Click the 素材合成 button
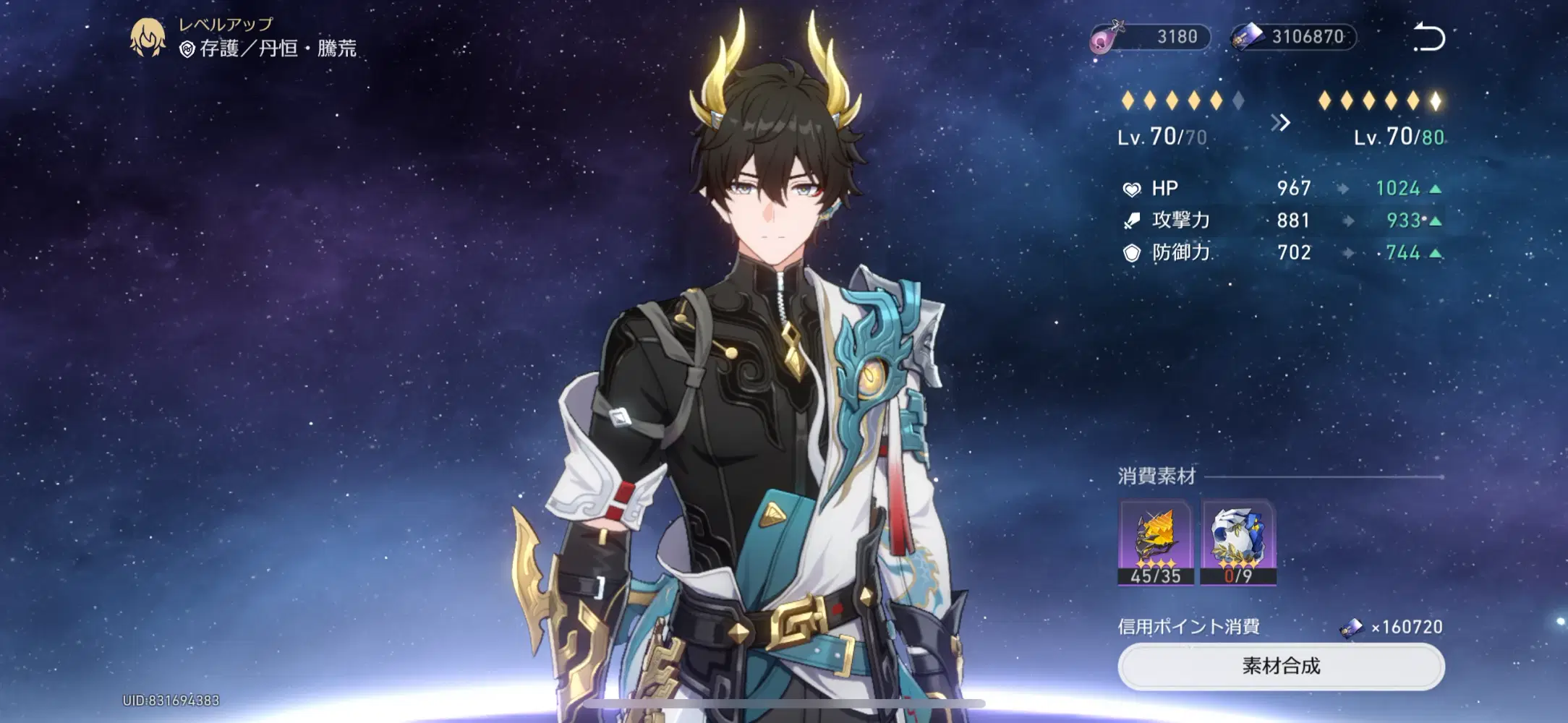This screenshot has height=723, width=1568. point(1281,666)
